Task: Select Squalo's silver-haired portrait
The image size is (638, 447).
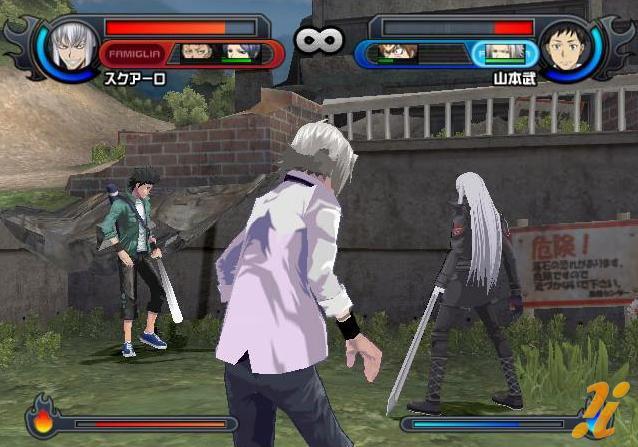Action: pos(71,45)
